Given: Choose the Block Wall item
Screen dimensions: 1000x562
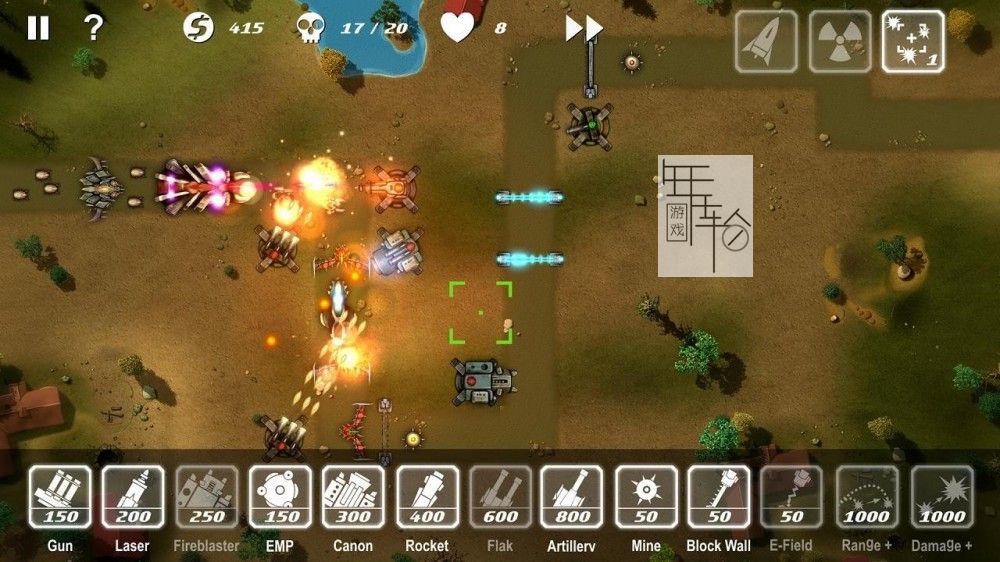Looking at the screenshot, I should 718,497.
